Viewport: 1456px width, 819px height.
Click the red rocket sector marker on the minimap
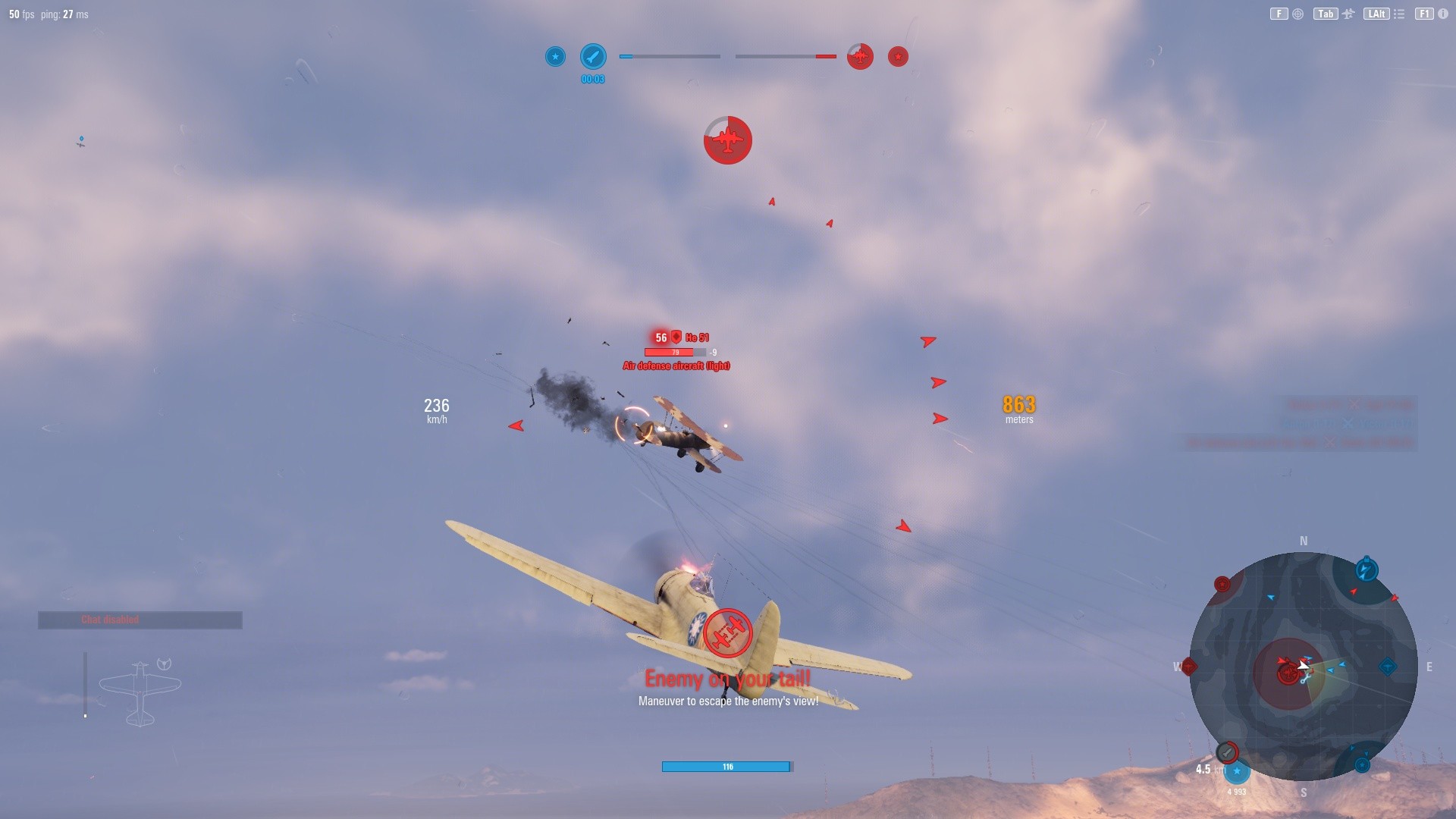click(1226, 752)
